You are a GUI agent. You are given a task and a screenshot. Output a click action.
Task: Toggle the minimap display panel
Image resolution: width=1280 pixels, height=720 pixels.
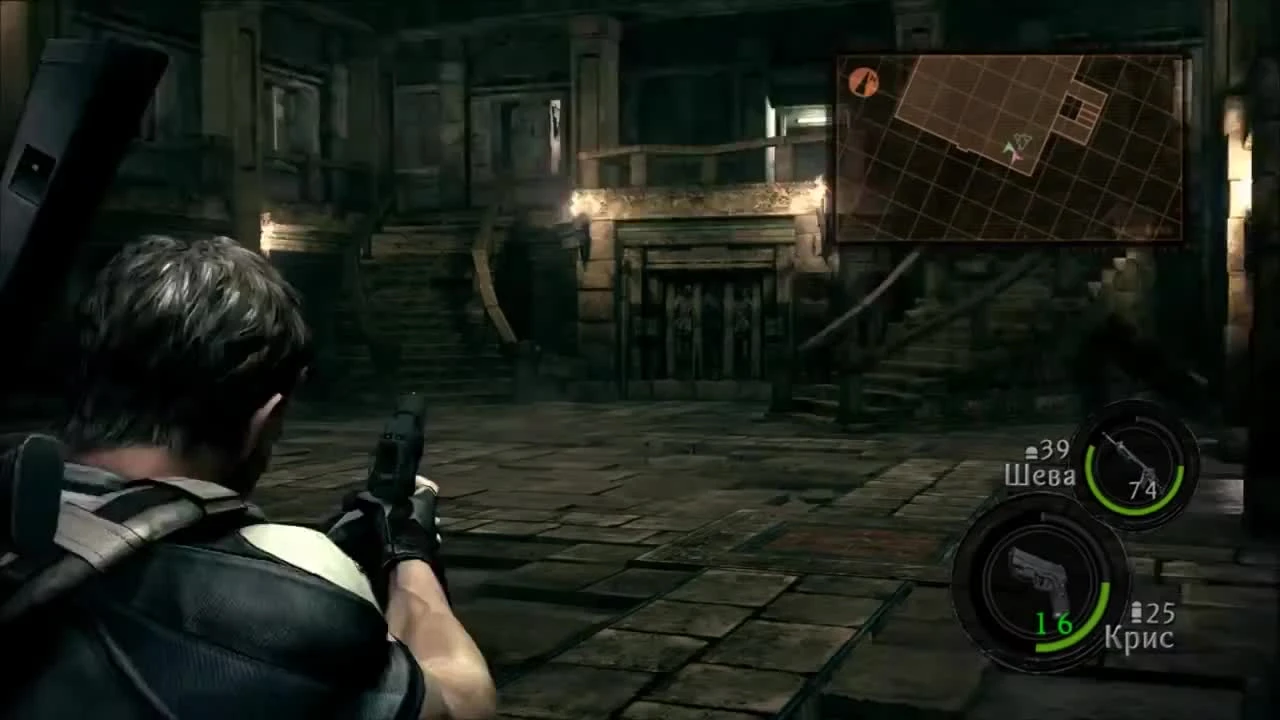coord(1010,148)
